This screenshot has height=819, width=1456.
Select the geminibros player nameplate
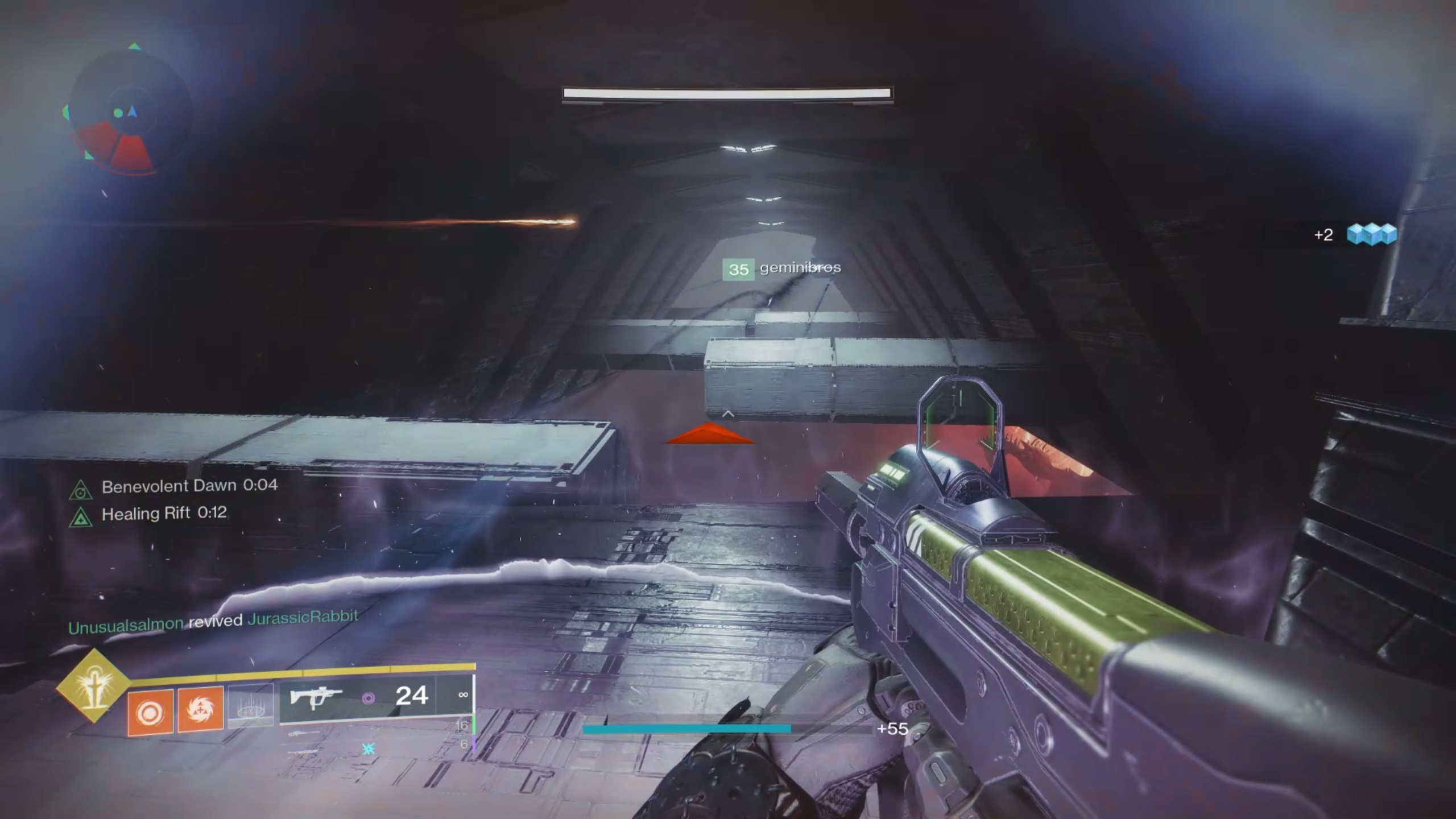[x=781, y=268]
